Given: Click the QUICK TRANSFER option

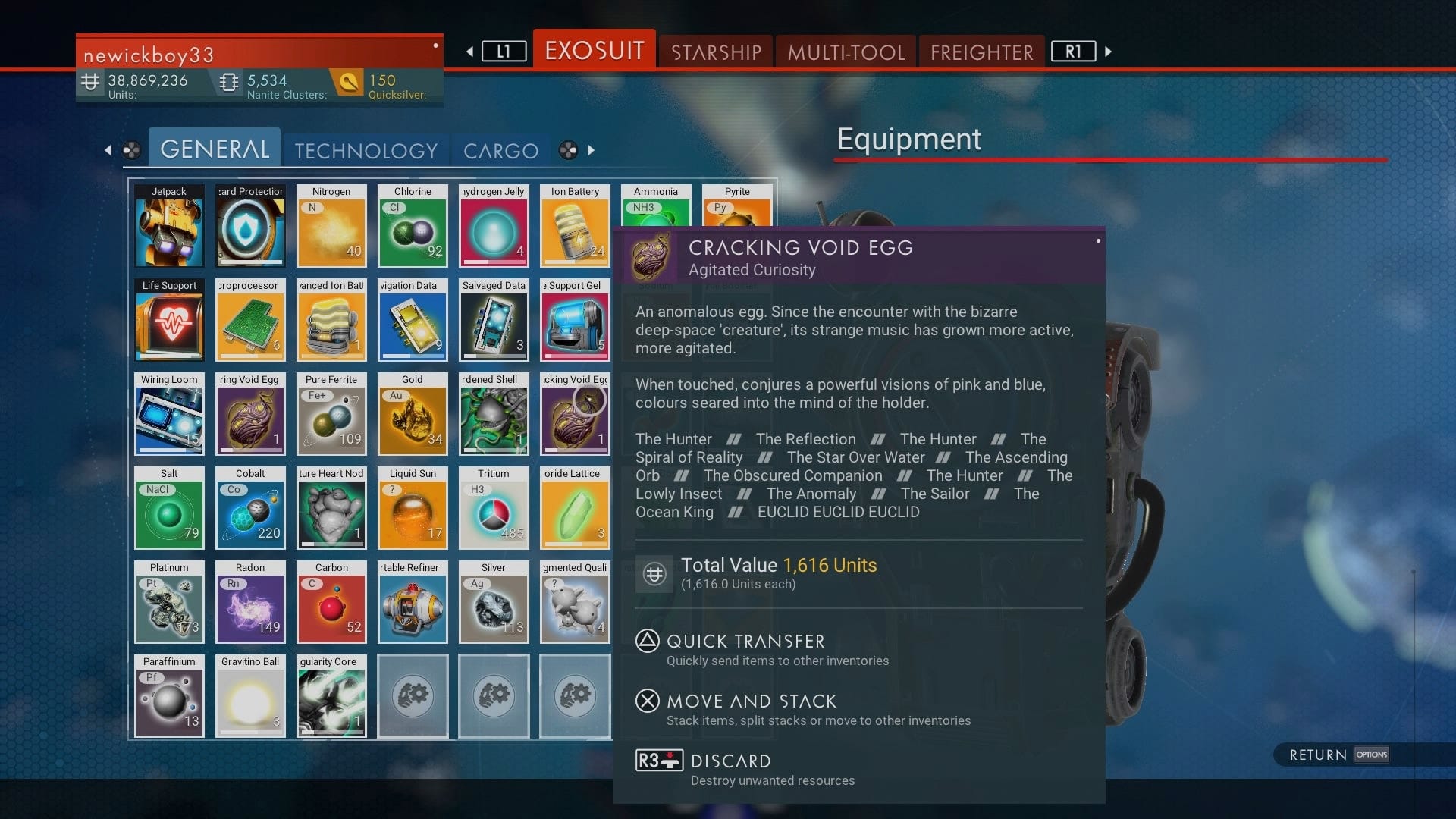Looking at the screenshot, I should click(x=743, y=642).
